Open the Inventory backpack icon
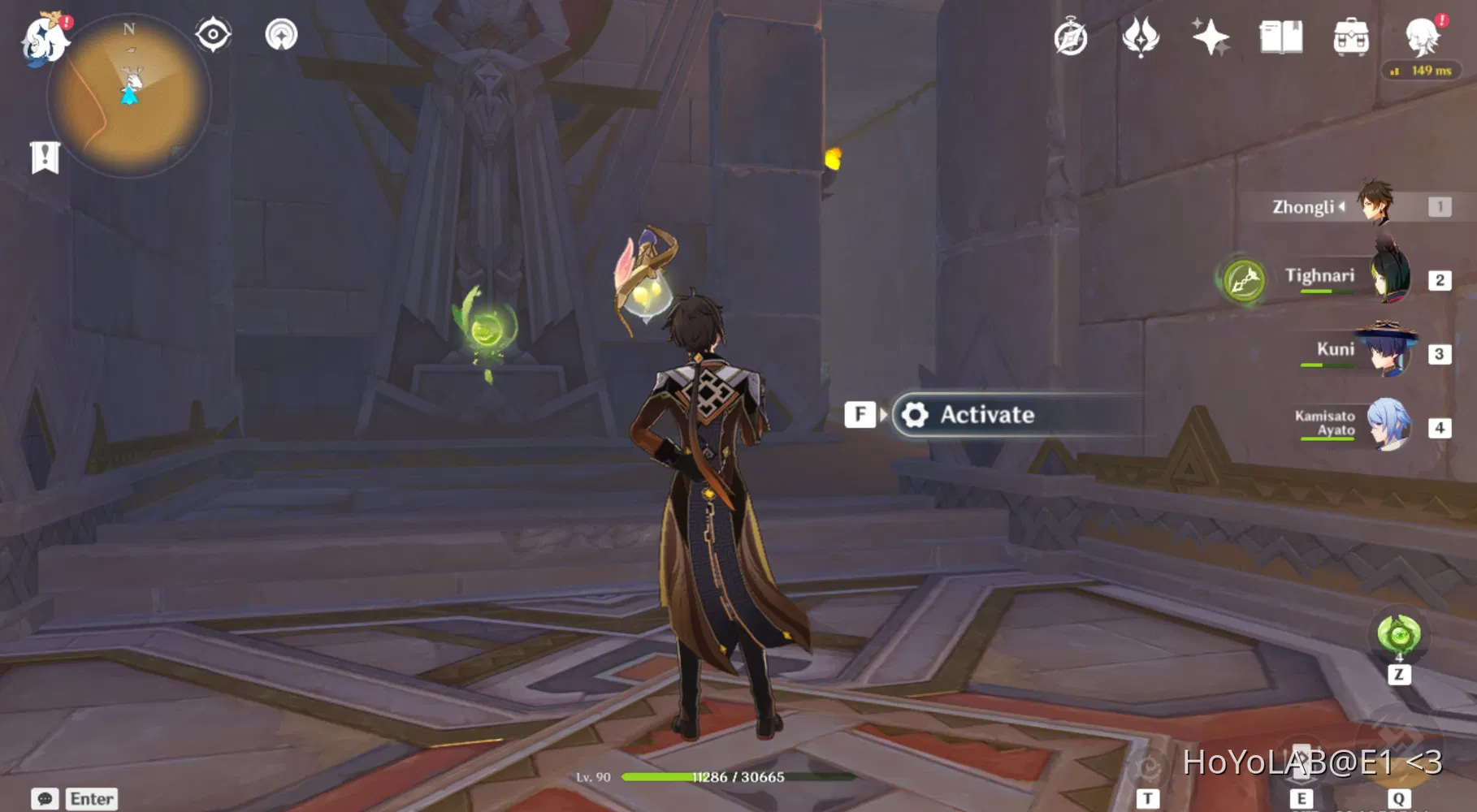This screenshot has height=812, width=1477. [x=1351, y=37]
